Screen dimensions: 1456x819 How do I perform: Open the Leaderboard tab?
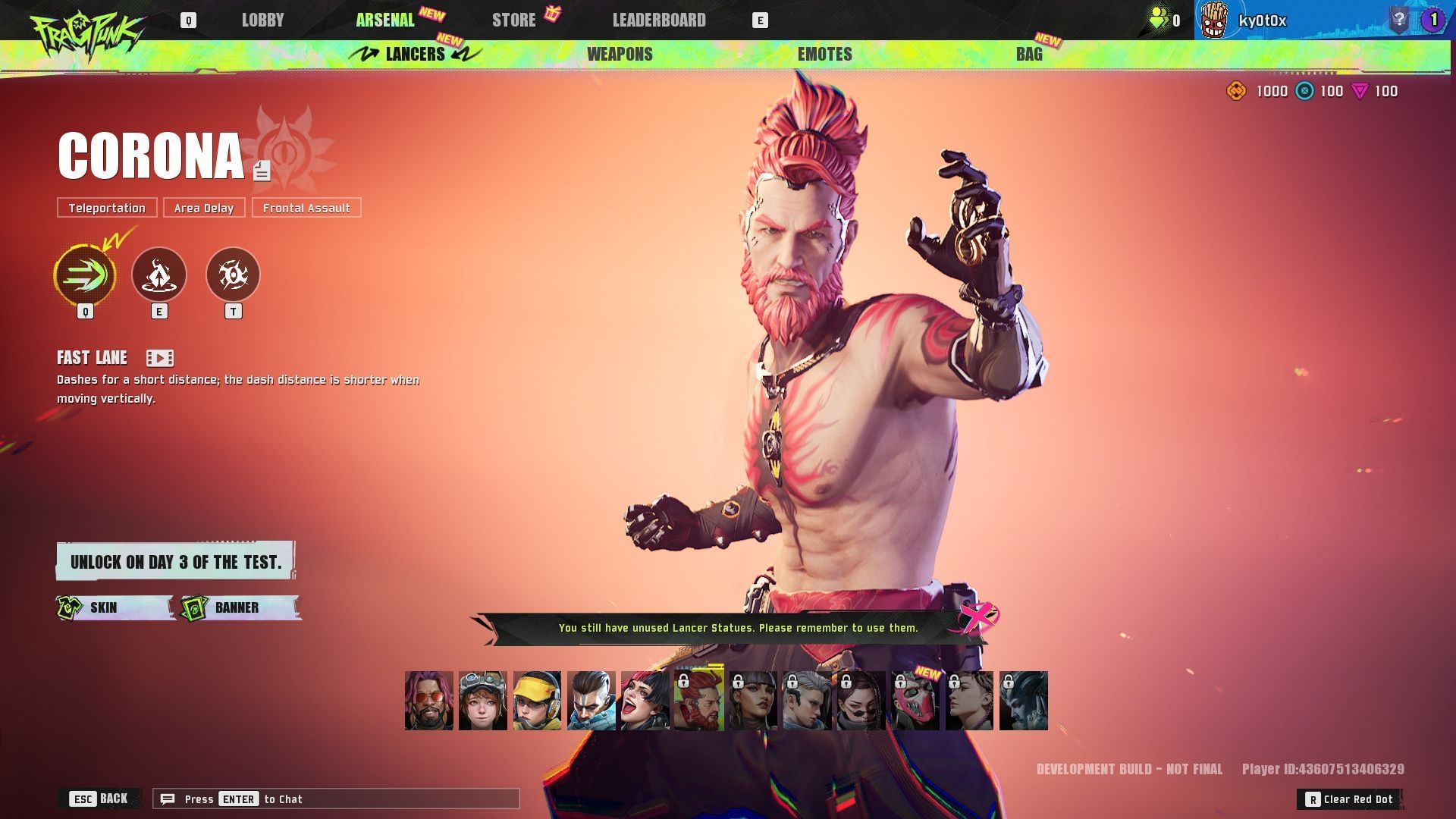pyautogui.click(x=659, y=20)
